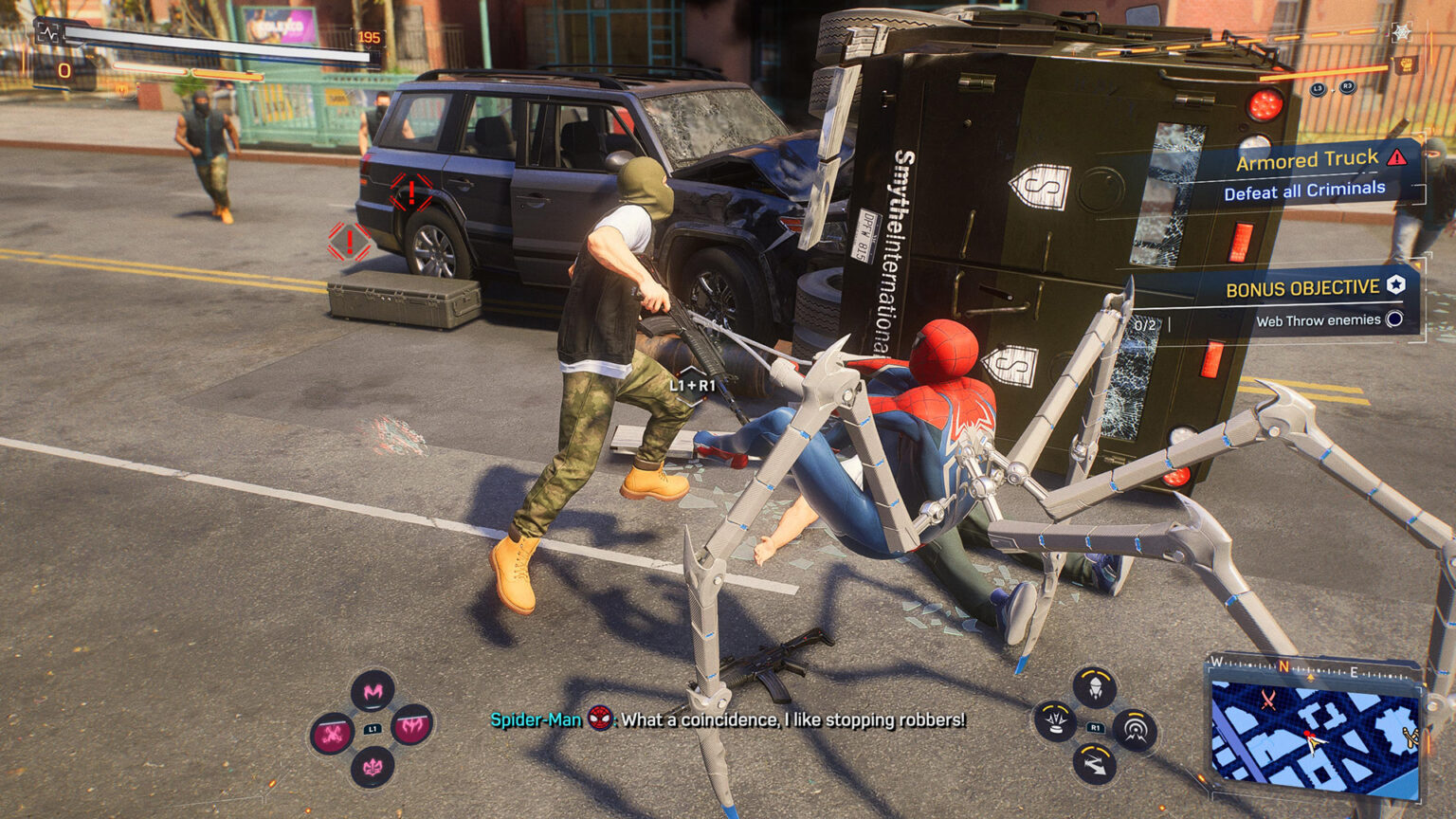Select the right sonic-wave gadget icon
Image resolution: width=1456 pixels, height=819 pixels.
click(1134, 729)
